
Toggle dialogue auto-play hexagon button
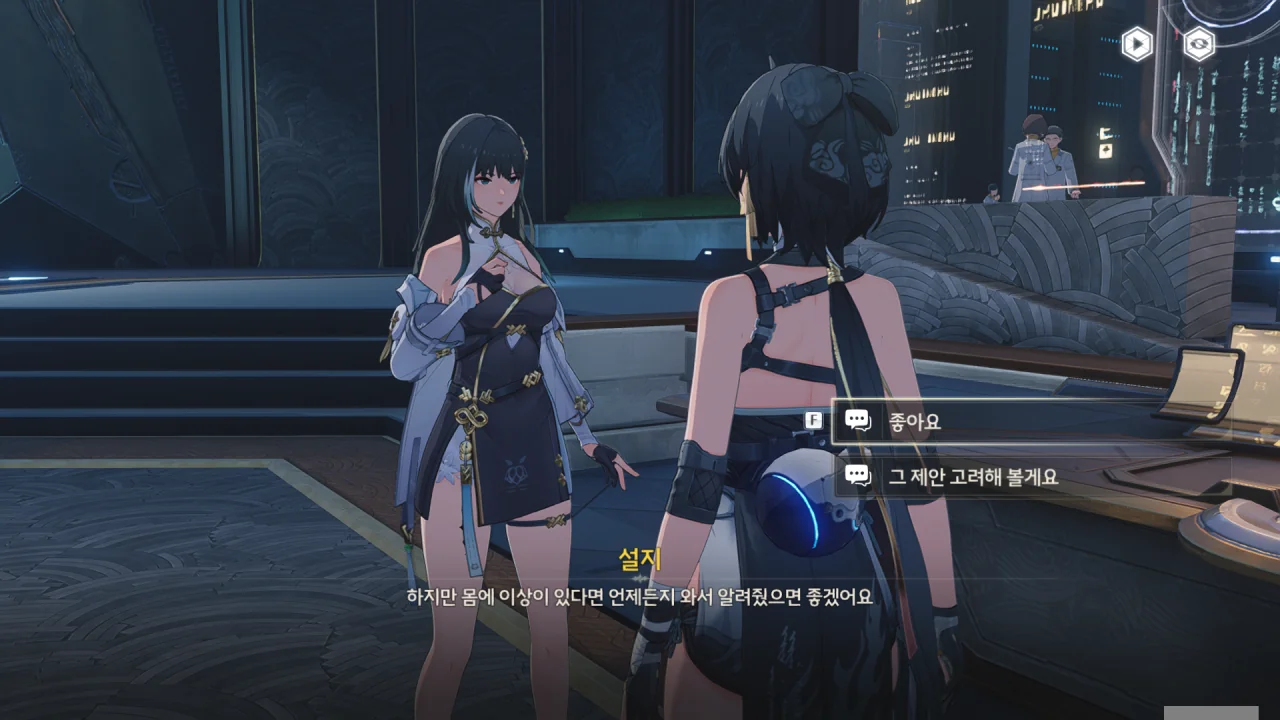(x=1137, y=44)
